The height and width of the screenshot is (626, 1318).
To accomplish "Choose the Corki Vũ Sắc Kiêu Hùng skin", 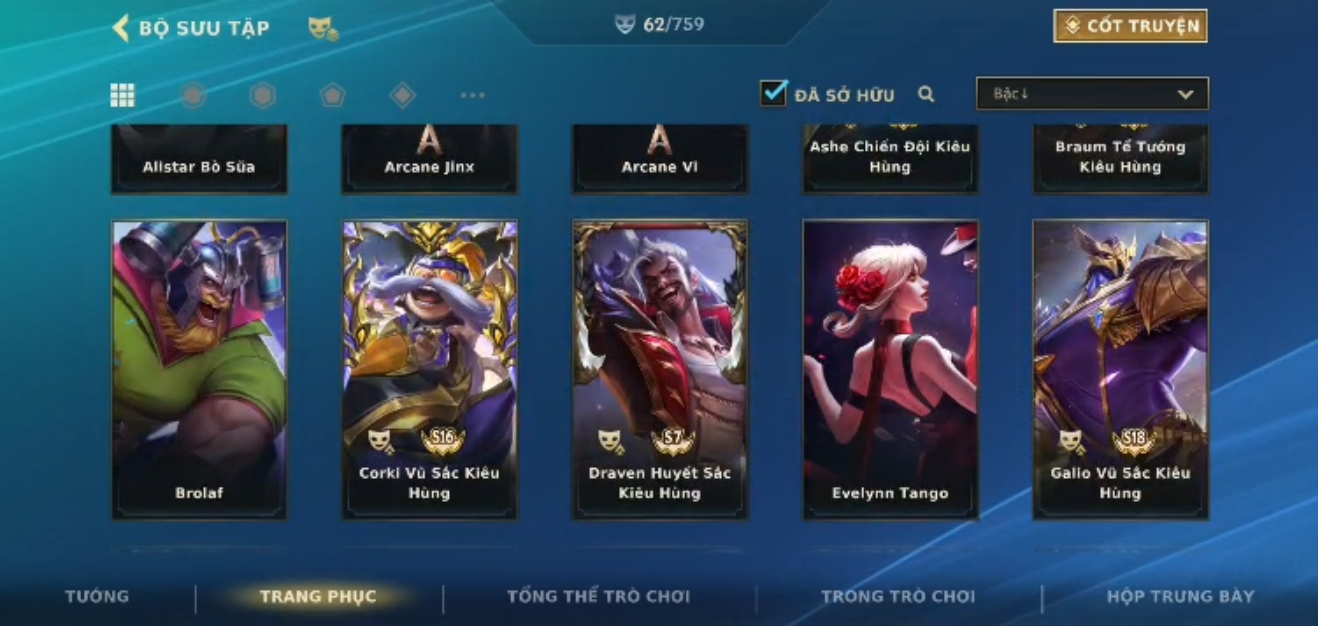I will point(430,369).
